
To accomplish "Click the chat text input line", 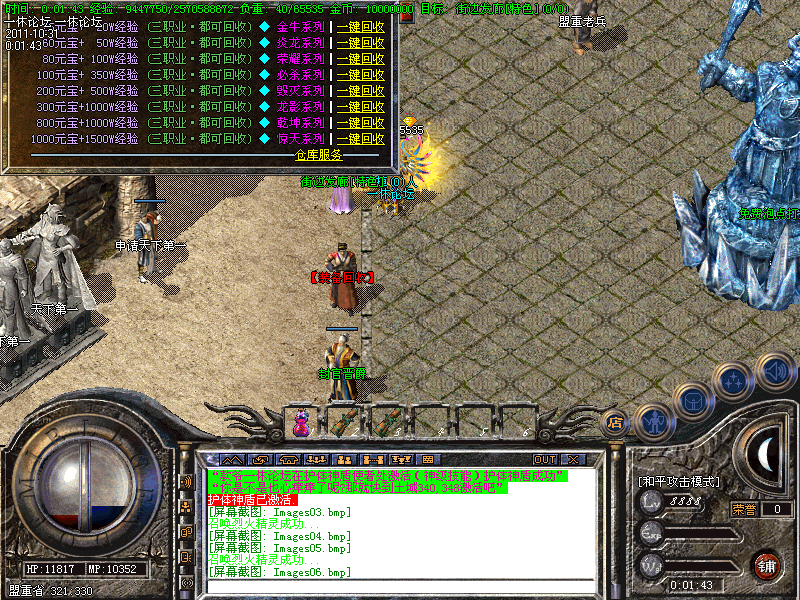I will (x=400, y=585).
